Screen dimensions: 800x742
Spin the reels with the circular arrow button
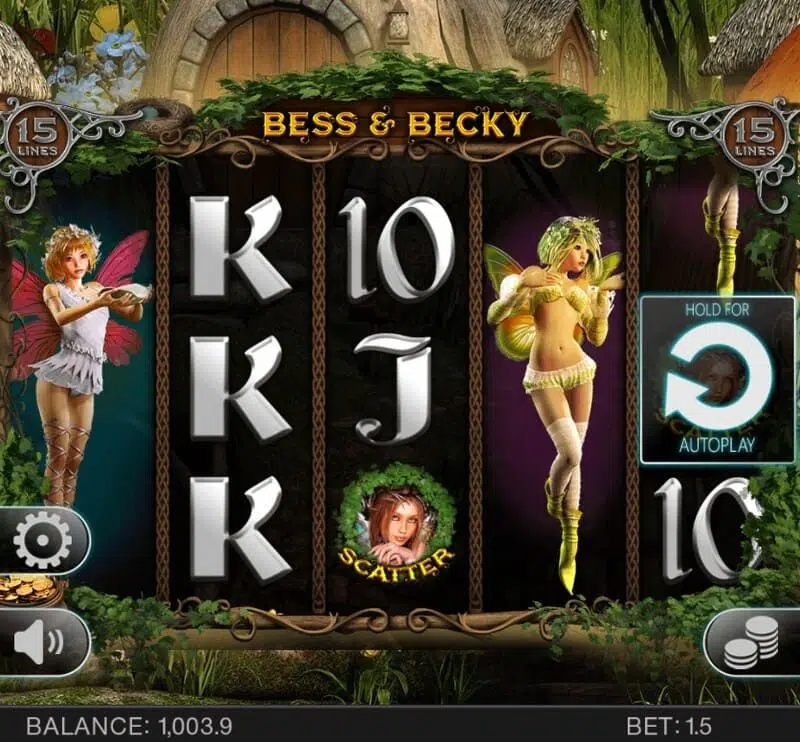coord(718,377)
